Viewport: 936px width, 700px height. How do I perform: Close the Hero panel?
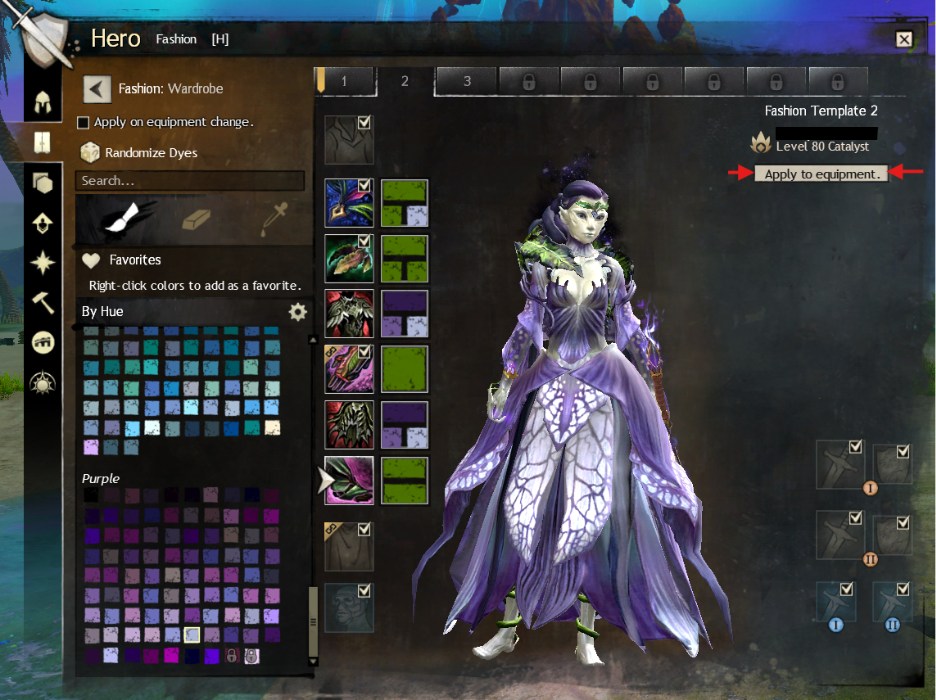[904, 40]
